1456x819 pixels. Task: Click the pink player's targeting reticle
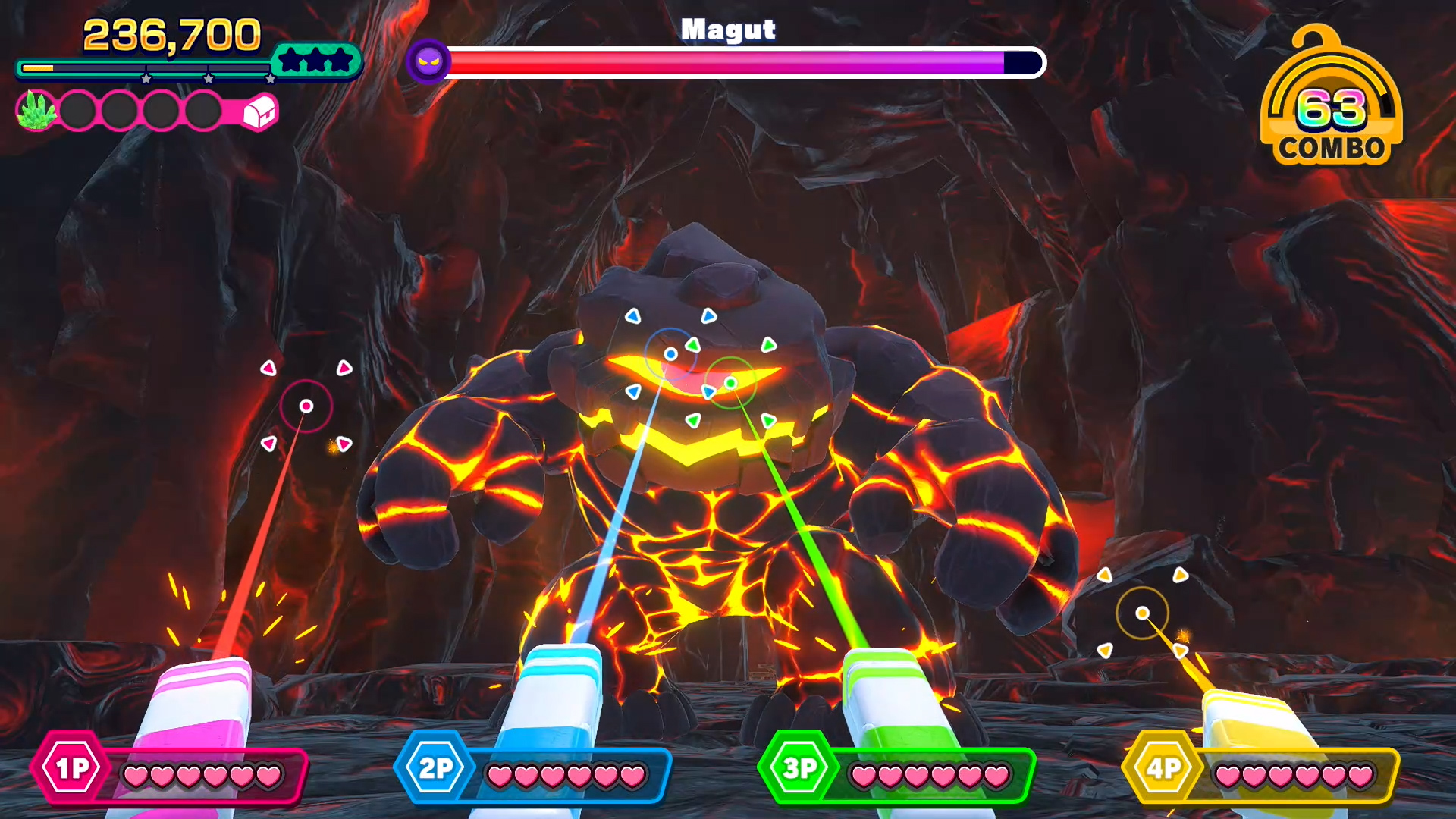(x=306, y=406)
